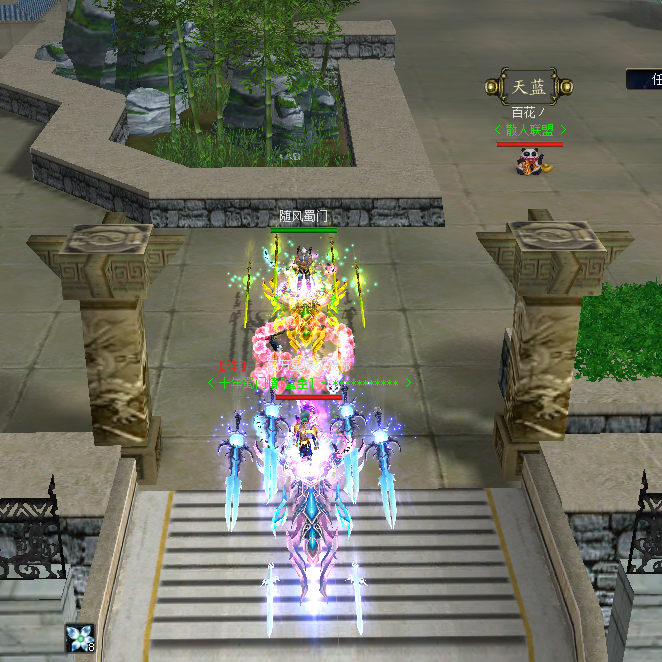662x662 pixels.
Task: Open the partially visible 任 quest panel
Action: (x=647, y=79)
